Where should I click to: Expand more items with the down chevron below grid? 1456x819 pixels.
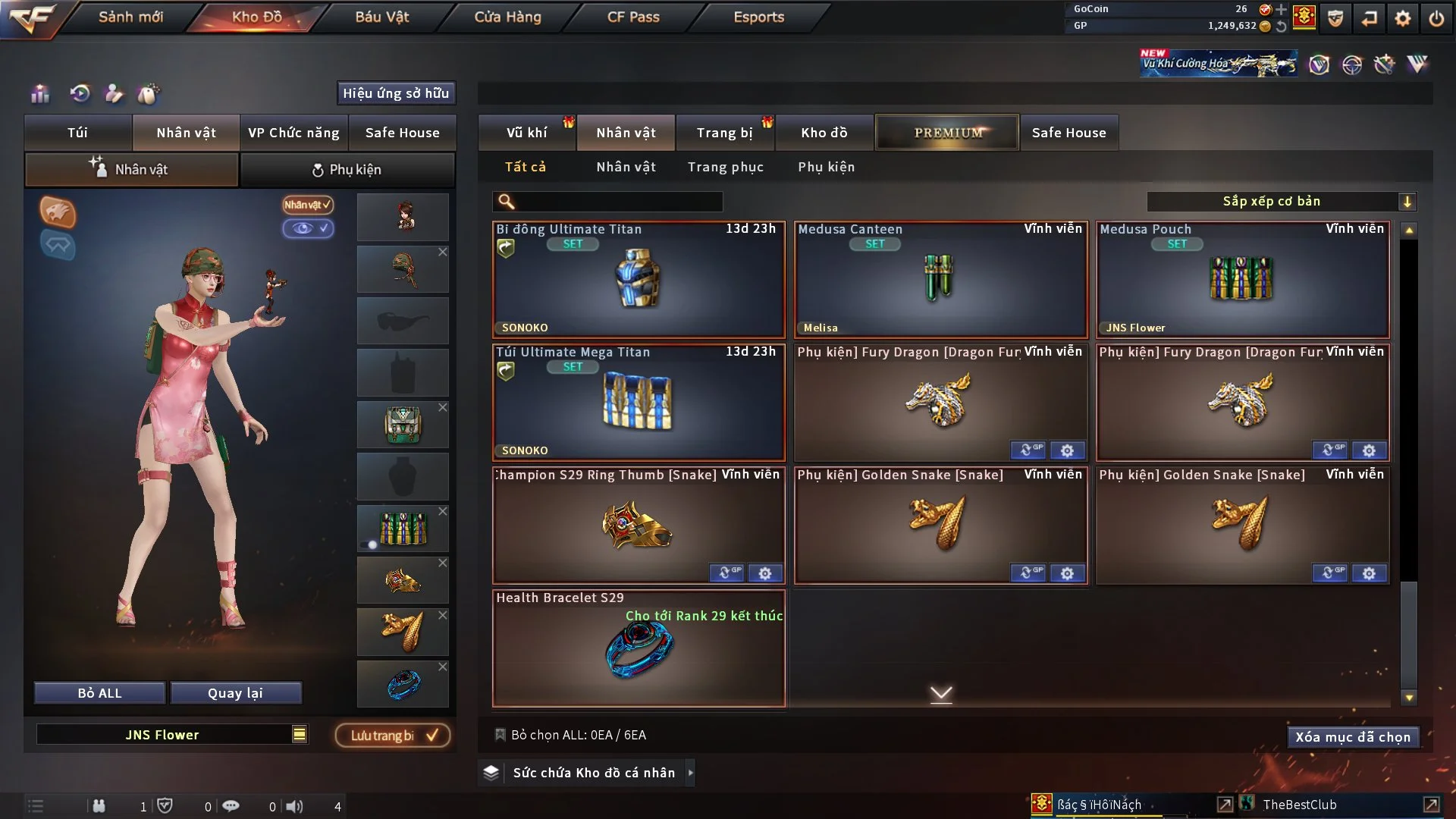[942, 693]
